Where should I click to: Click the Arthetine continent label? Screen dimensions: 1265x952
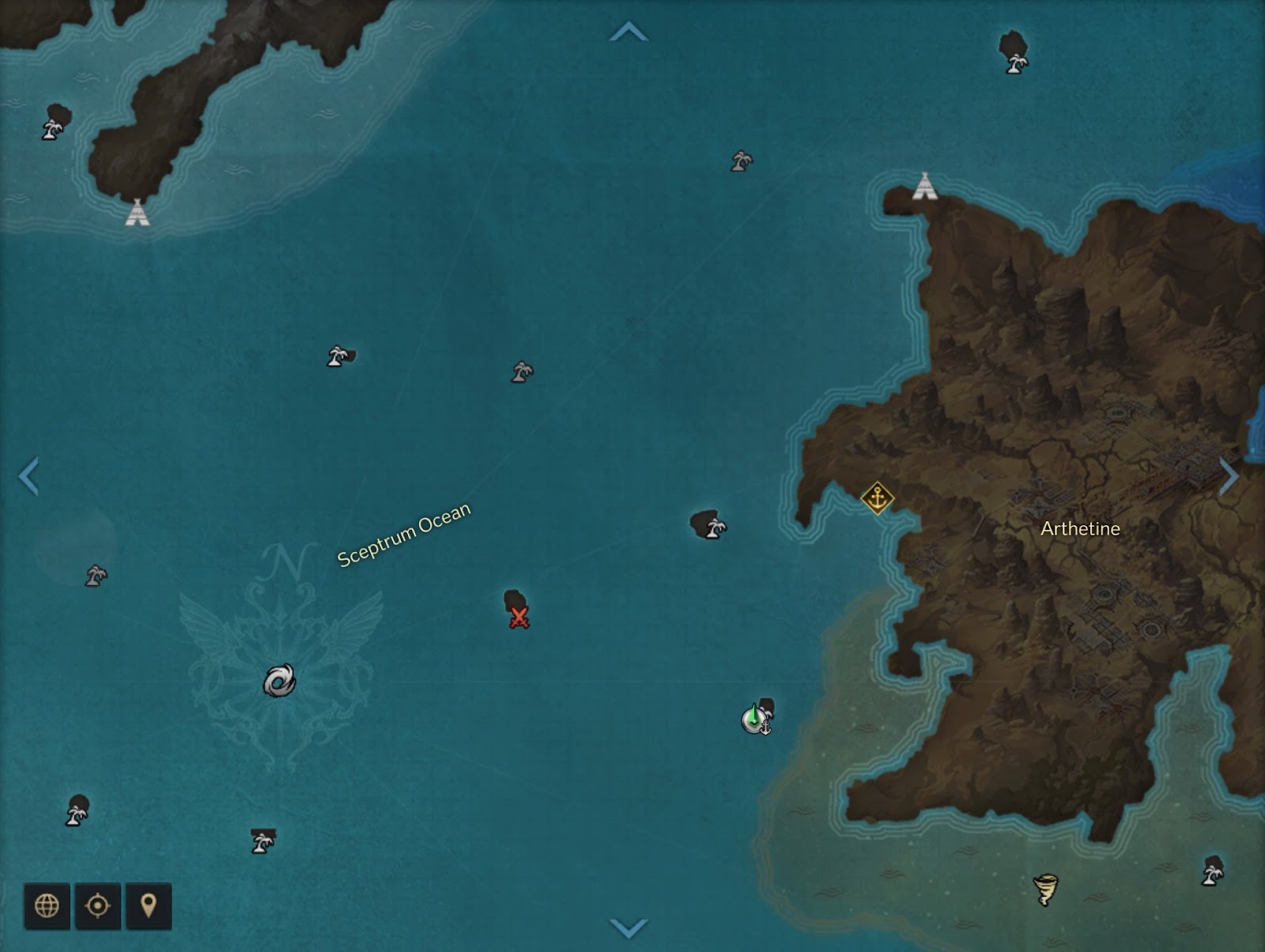click(1080, 528)
